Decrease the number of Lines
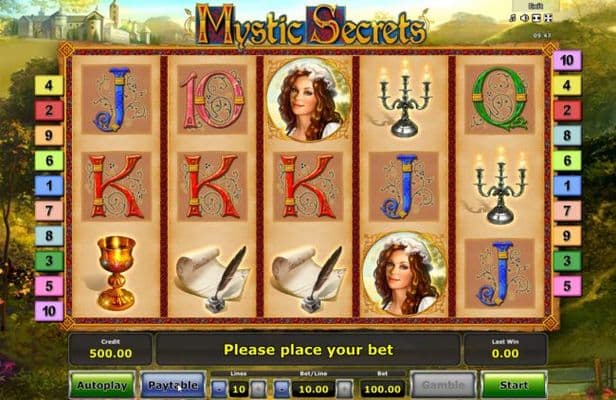Viewport: 616px width, 400px height. pos(221,387)
